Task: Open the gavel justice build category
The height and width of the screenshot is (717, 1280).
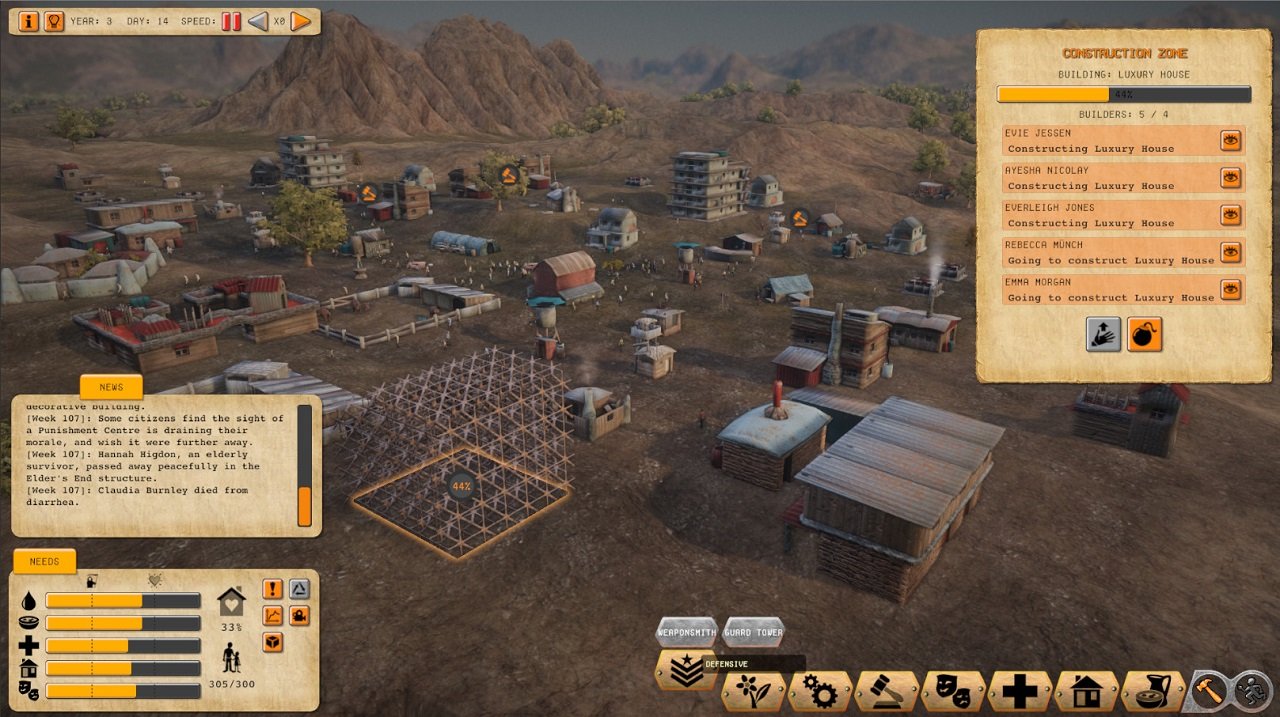Action: pyautogui.click(x=887, y=691)
